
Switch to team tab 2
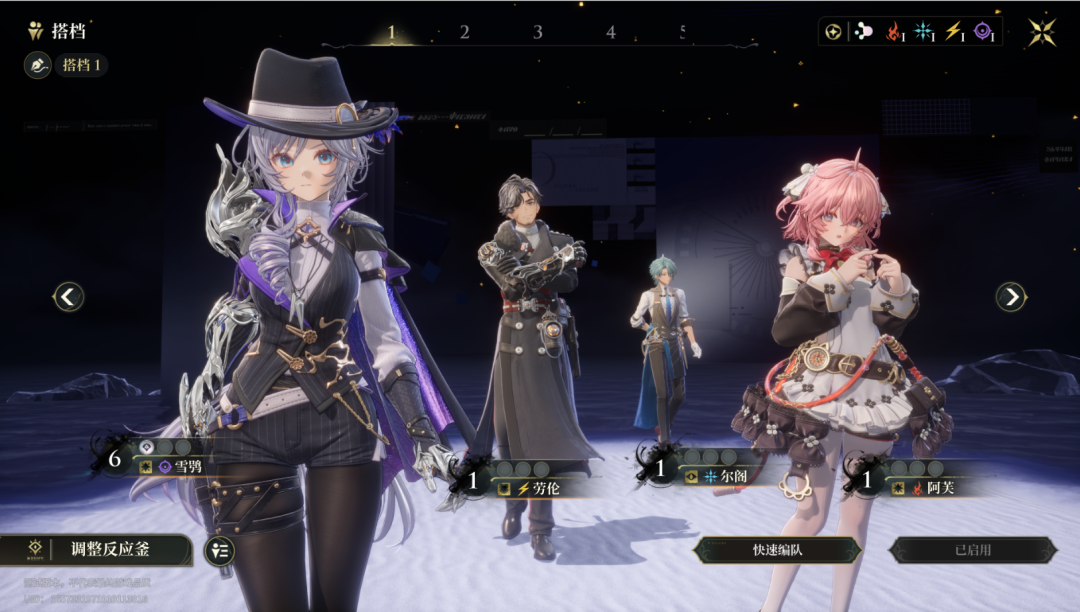point(464,32)
